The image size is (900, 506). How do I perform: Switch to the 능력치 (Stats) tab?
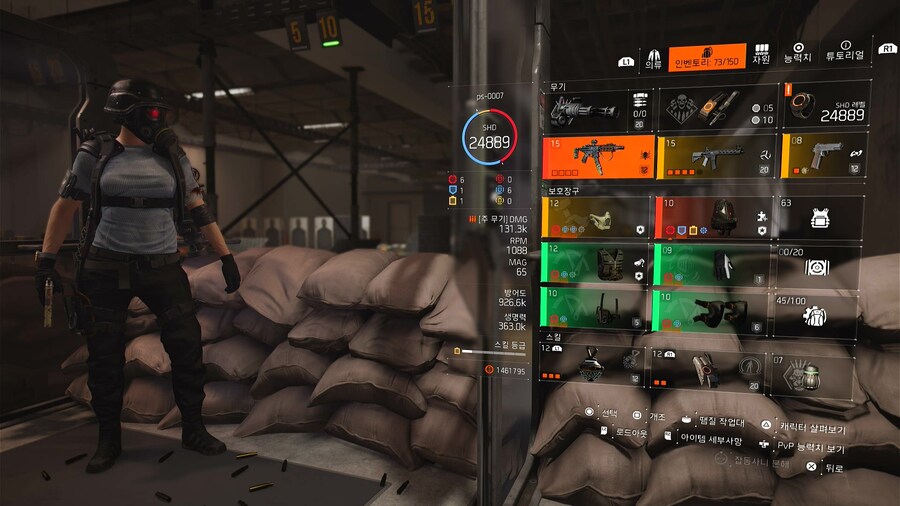point(798,54)
